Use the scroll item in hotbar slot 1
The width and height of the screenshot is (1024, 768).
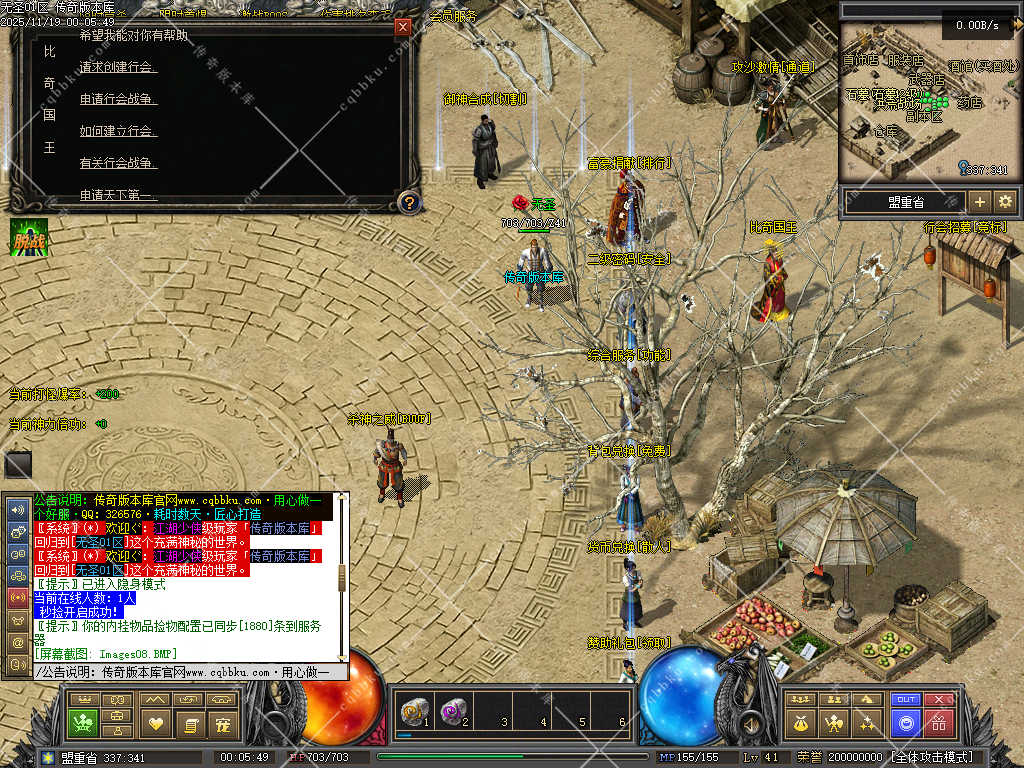412,712
